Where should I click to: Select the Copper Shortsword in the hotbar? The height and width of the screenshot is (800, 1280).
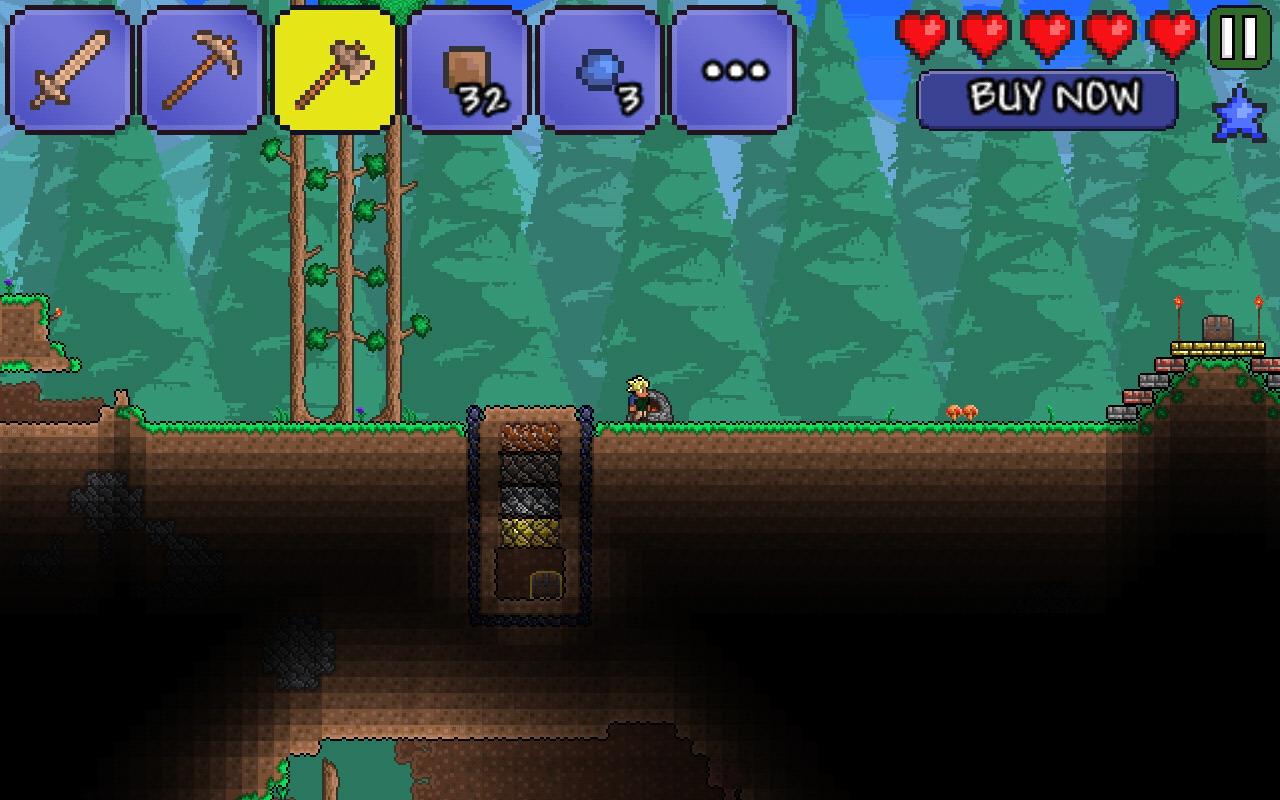pyautogui.click(x=70, y=70)
